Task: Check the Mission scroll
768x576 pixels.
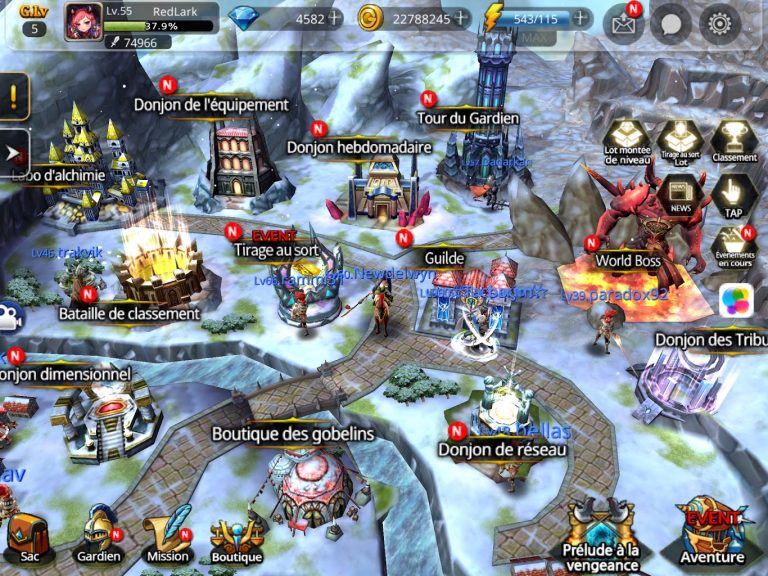Action: pyautogui.click(x=167, y=535)
